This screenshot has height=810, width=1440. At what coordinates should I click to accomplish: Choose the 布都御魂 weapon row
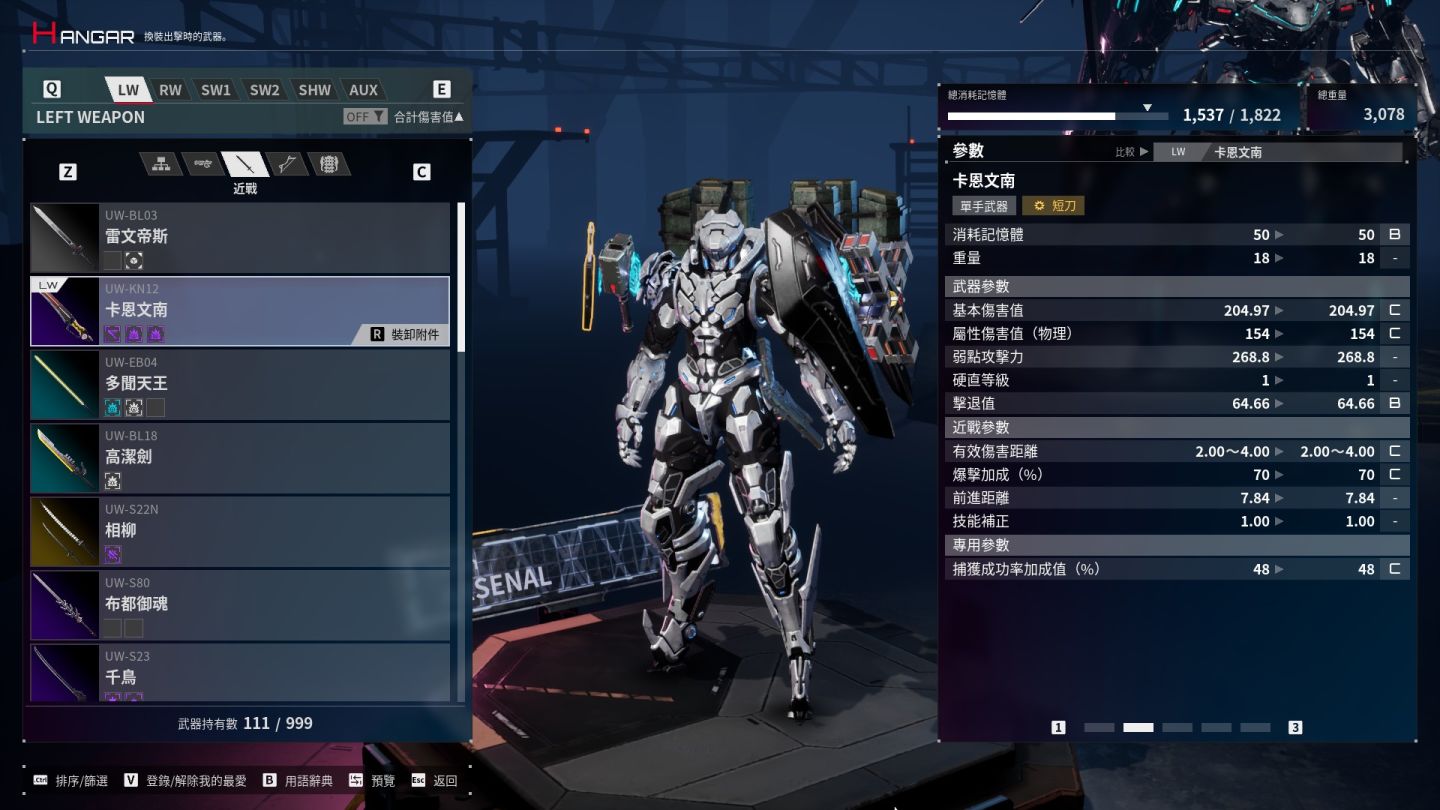click(x=240, y=605)
